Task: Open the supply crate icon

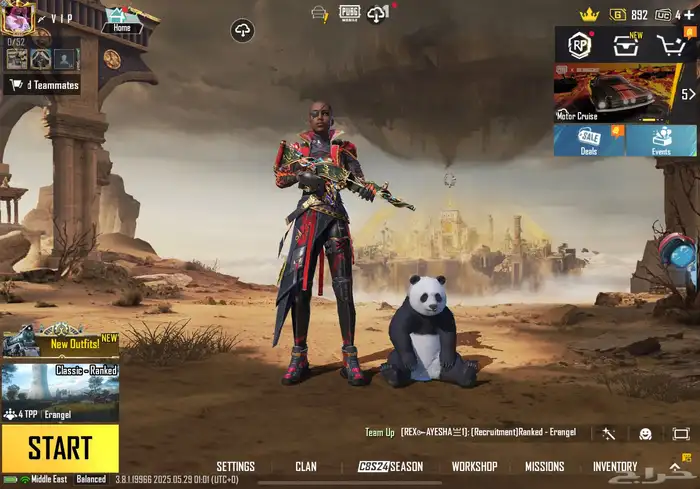Action: [x=626, y=45]
